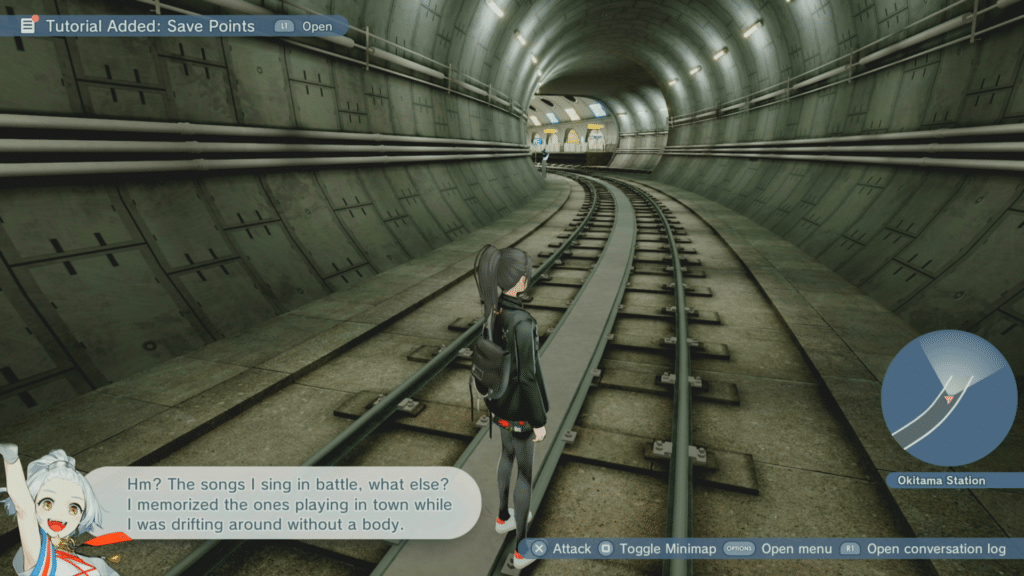The height and width of the screenshot is (576, 1024).
Task: Open conversation log
Action: click(x=936, y=548)
